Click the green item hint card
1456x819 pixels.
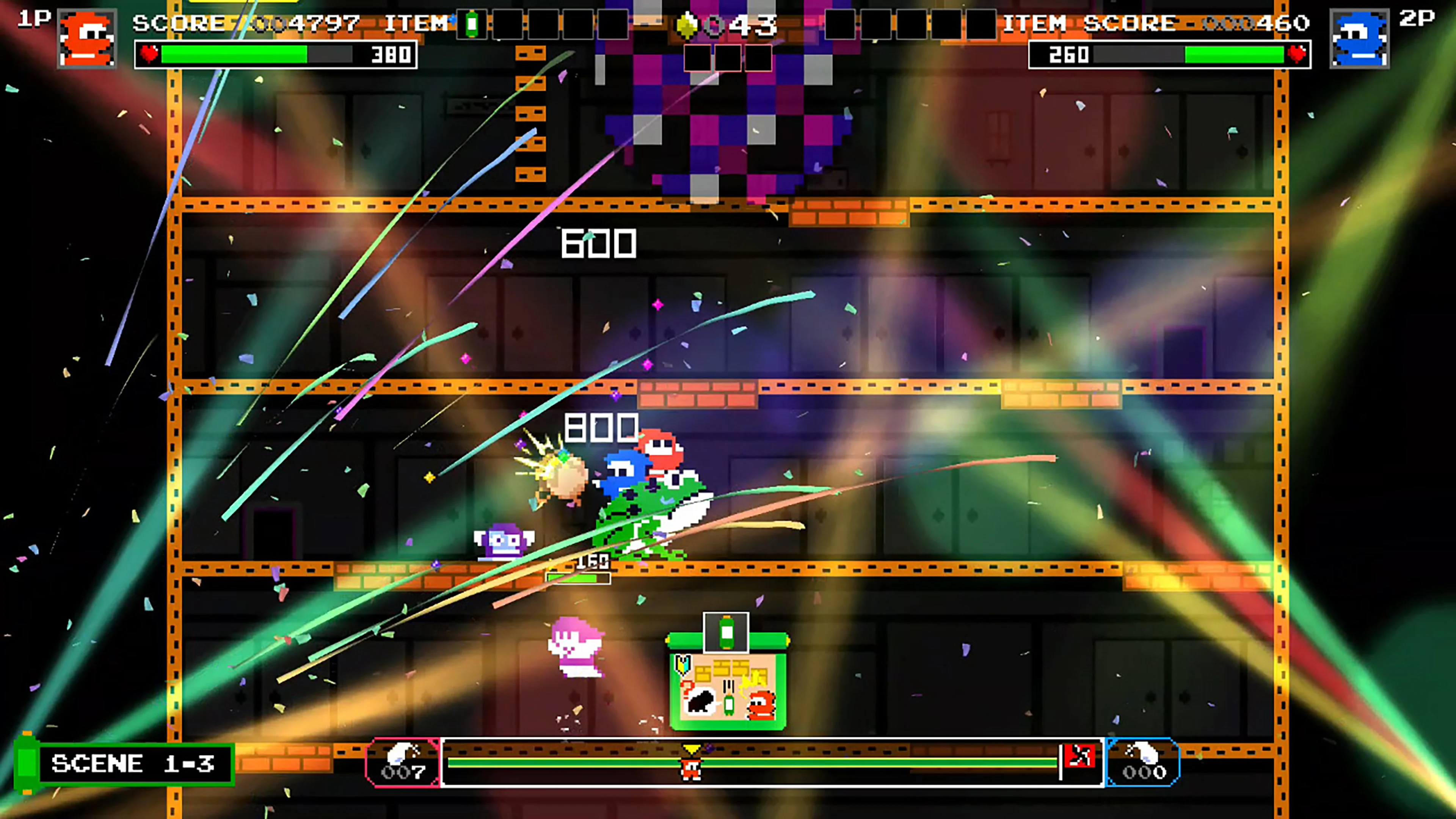point(728,681)
